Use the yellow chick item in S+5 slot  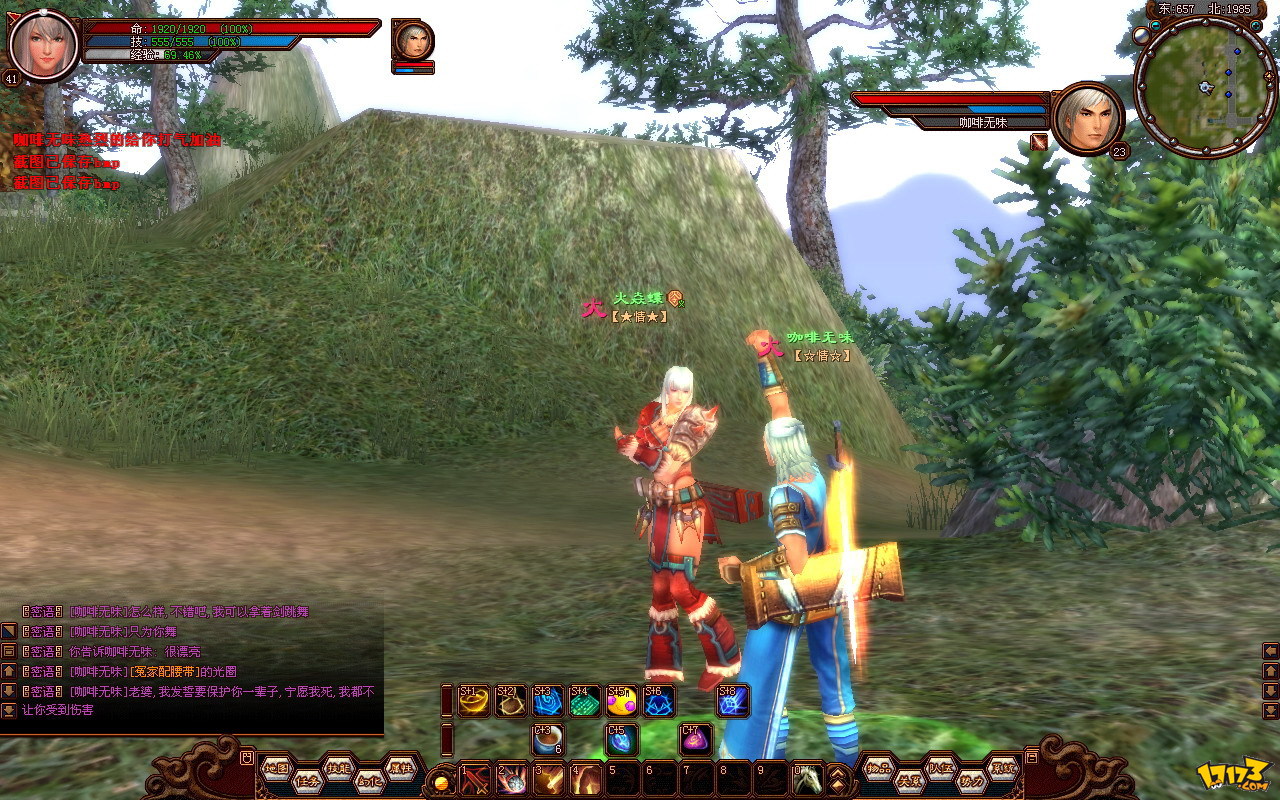[x=622, y=701]
